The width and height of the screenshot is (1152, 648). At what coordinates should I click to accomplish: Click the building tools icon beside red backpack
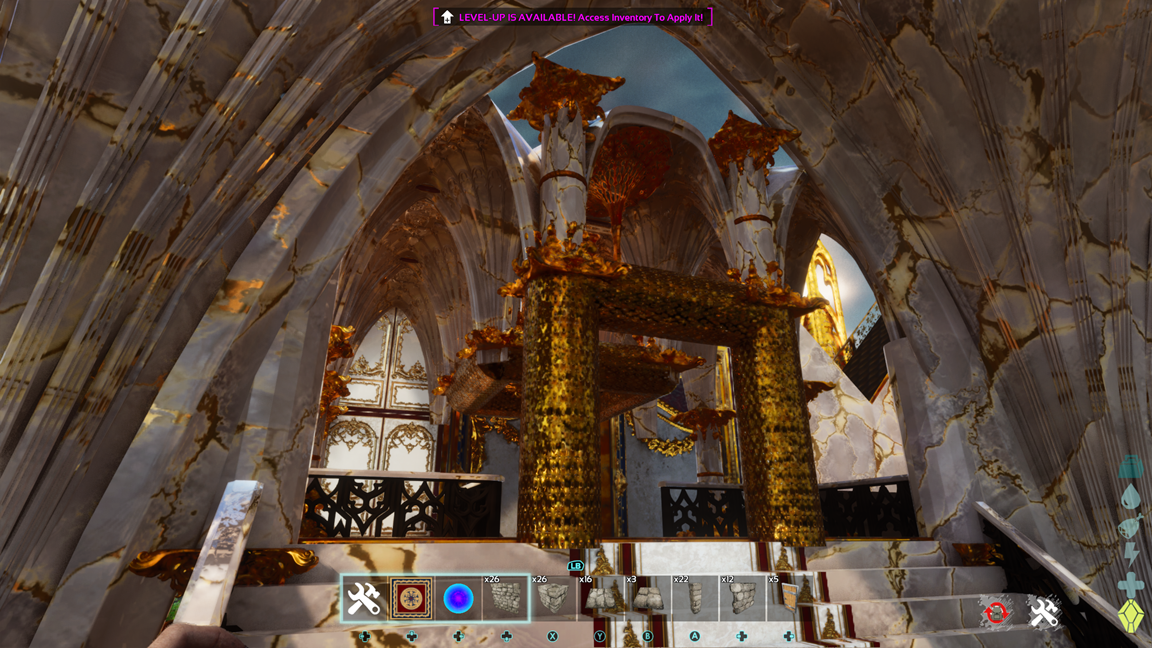(1044, 613)
